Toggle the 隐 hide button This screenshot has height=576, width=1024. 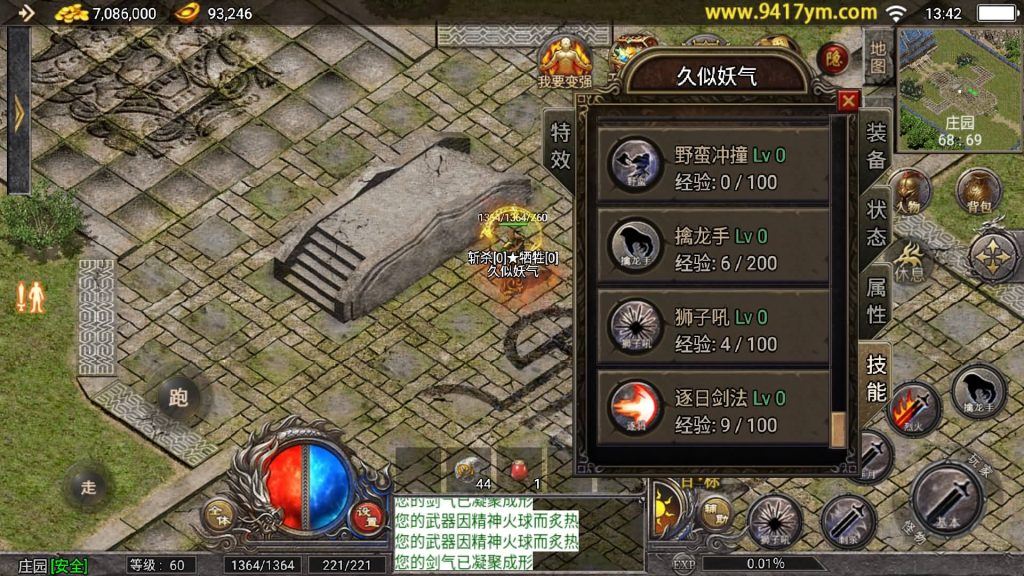[832, 59]
